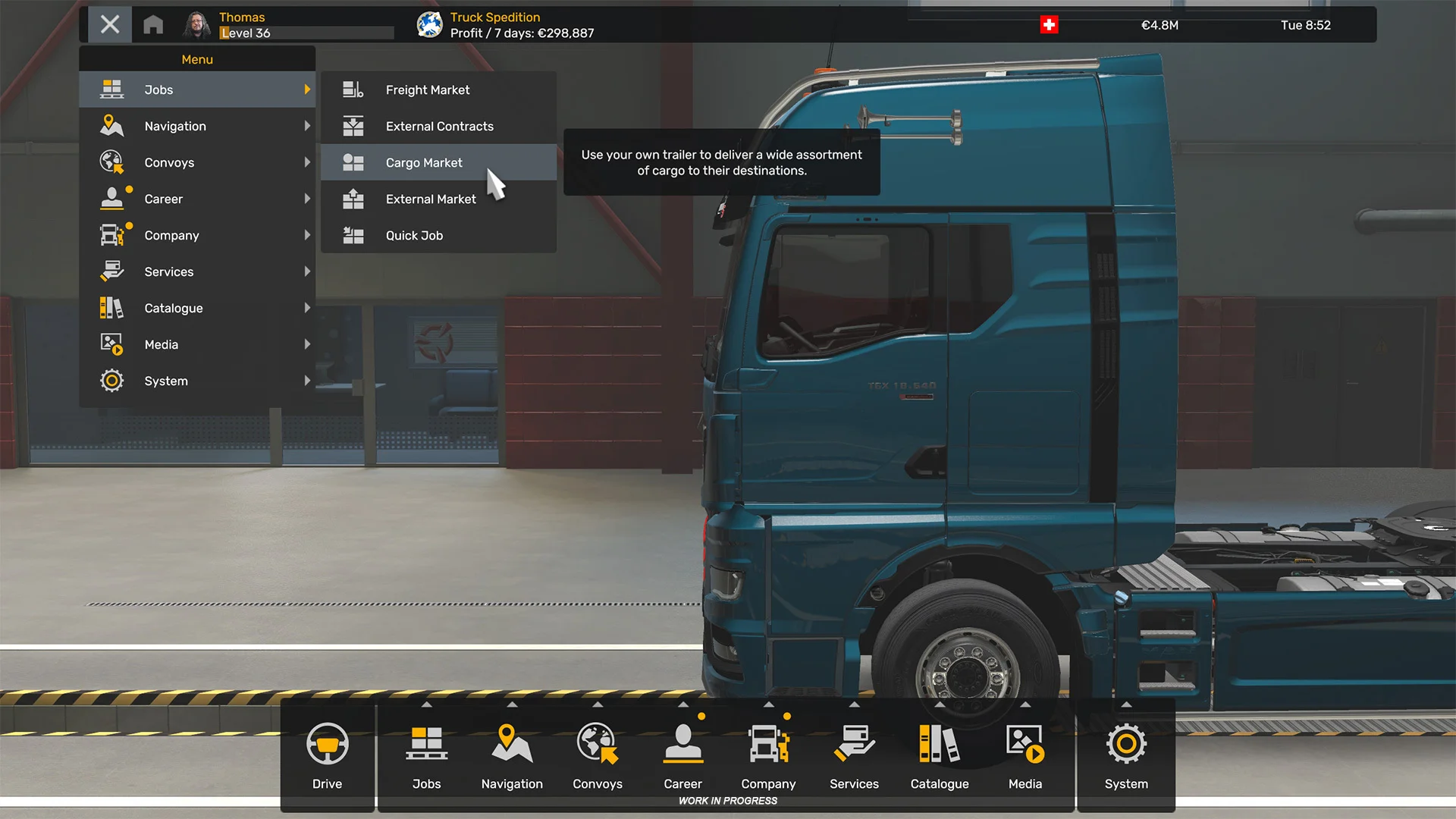The height and width of the screenshot is (819, 1456).
Task: Select External Contracts from the Jobs submenu
Action: click(x=438, y=126)
